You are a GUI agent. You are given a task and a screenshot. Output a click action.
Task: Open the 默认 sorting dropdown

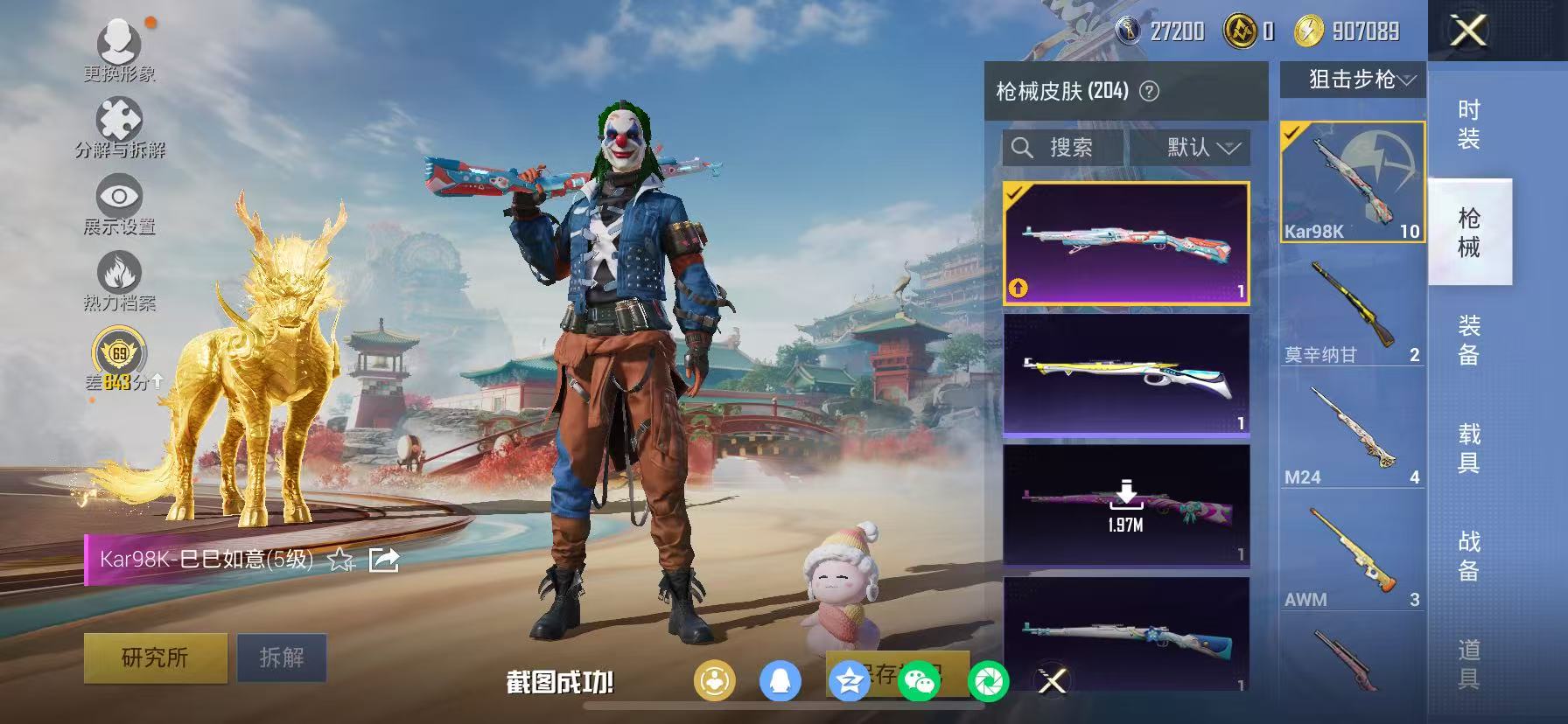click(1193, 148)
